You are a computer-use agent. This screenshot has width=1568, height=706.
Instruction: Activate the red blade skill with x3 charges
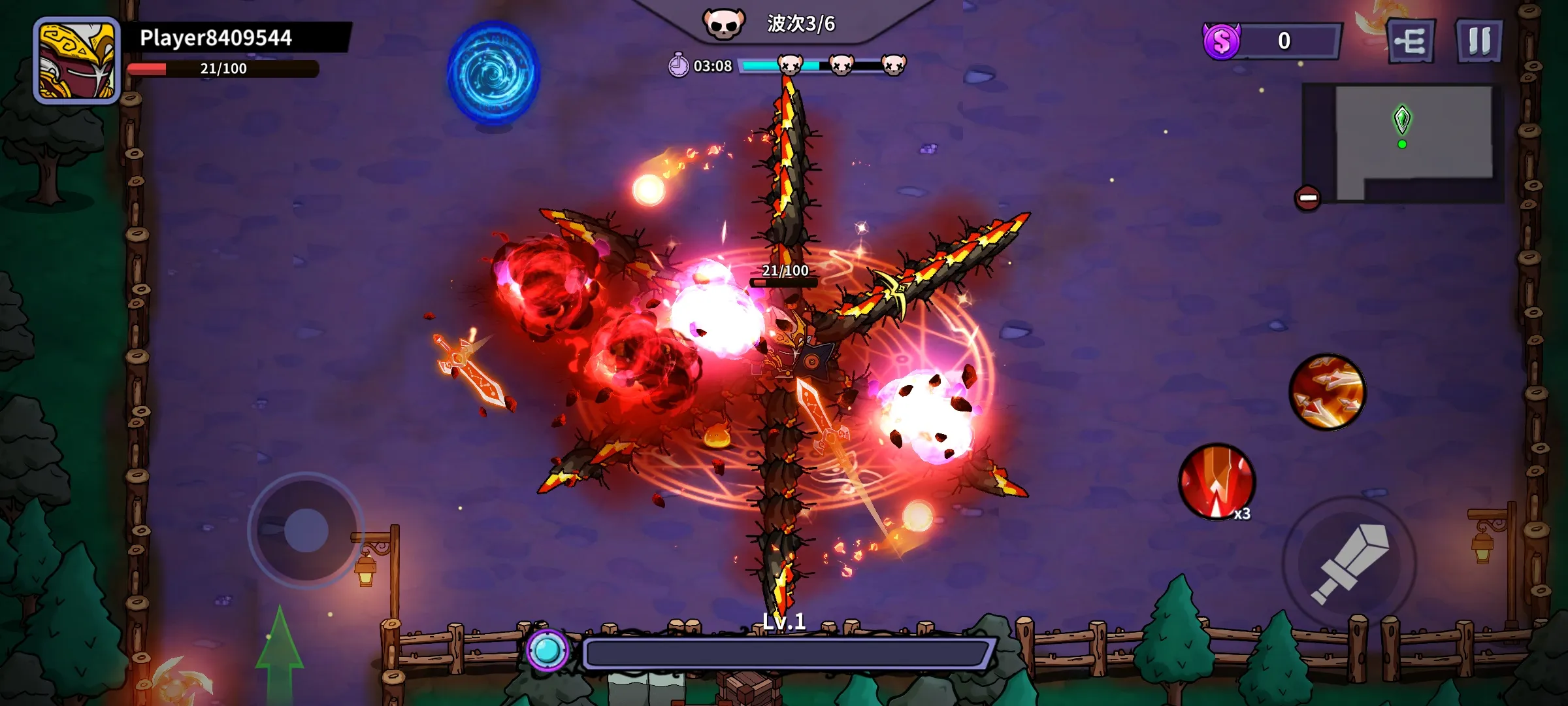(x=1216, y=482)
